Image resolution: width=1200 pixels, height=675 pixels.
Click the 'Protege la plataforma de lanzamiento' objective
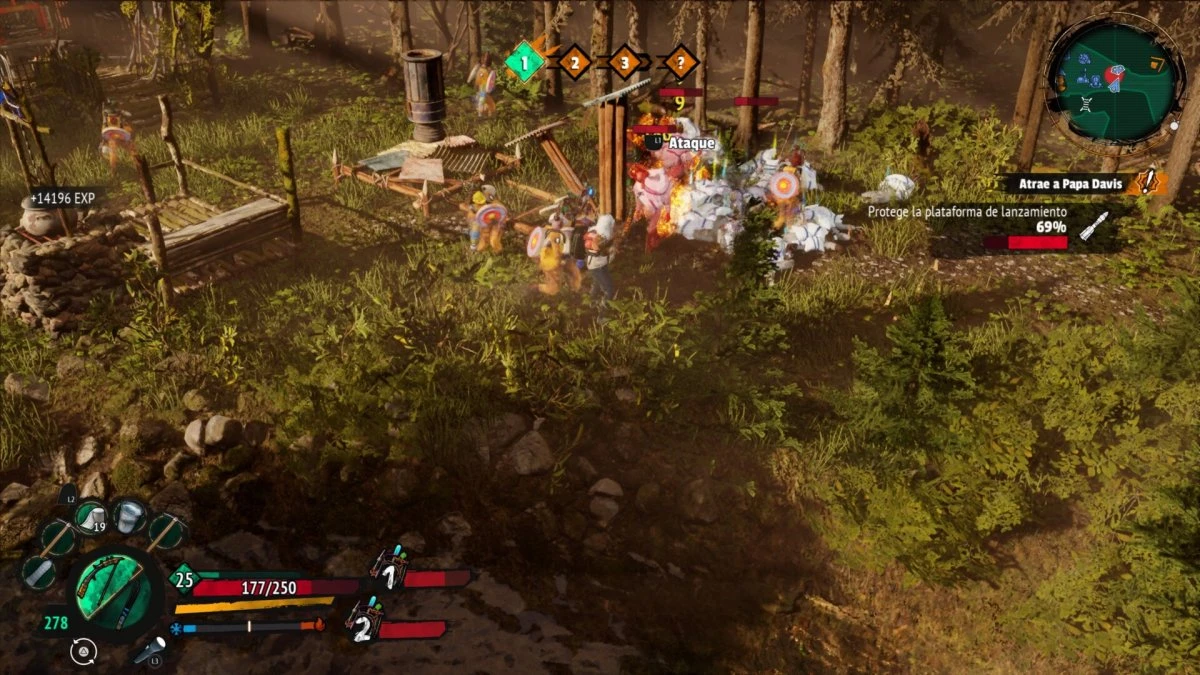point(966,212)
